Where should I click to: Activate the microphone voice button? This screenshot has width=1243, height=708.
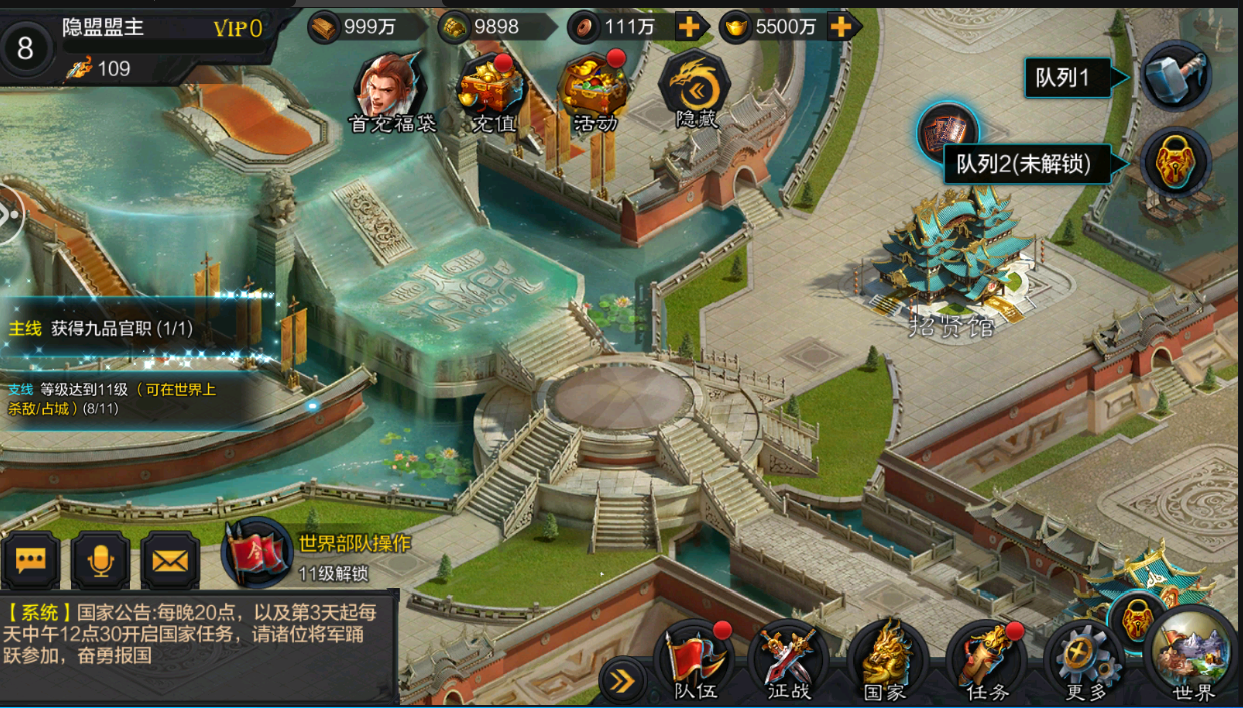click(x=100, y=561)
